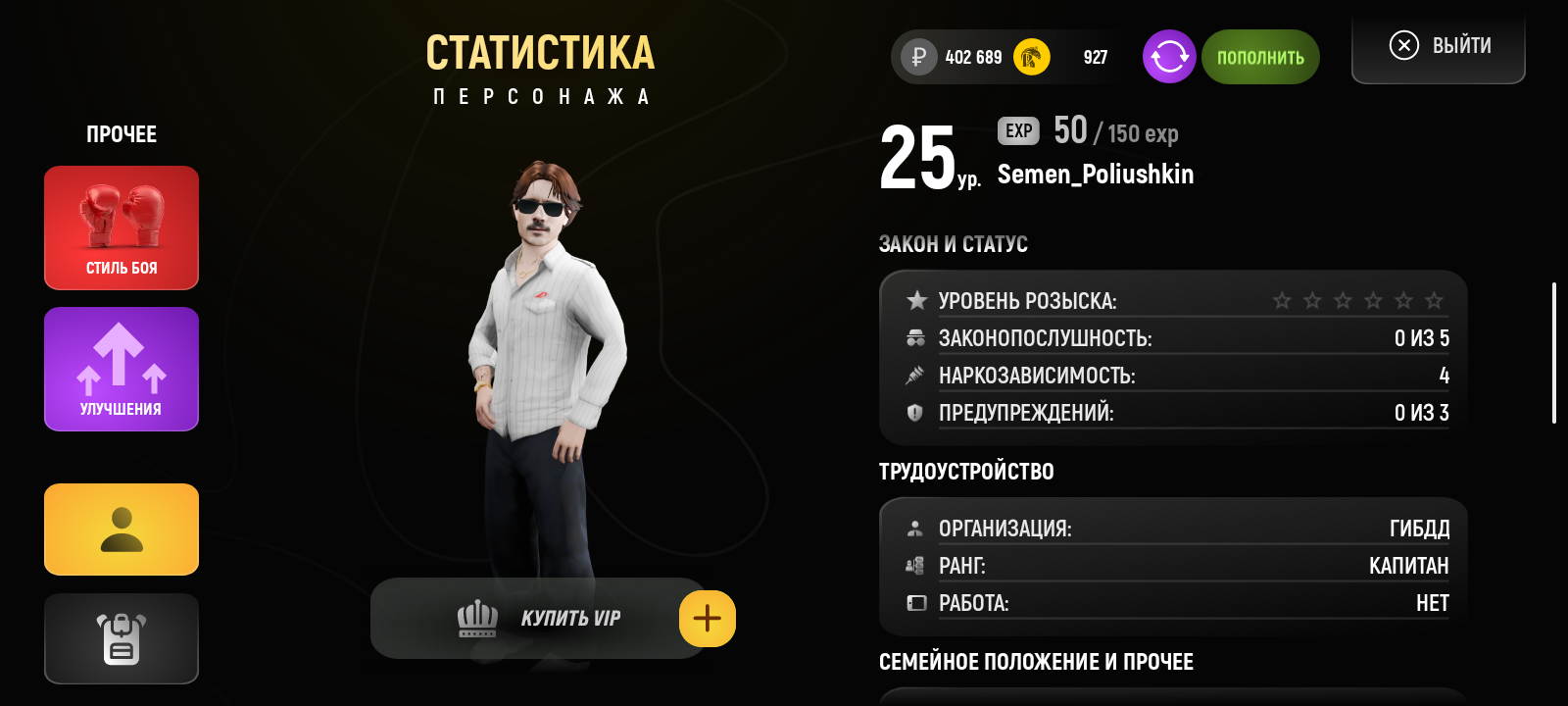The width and height of the screenshot is (1568, 706).
Task: Click the Купить VIP button
Action: [539, 619]
